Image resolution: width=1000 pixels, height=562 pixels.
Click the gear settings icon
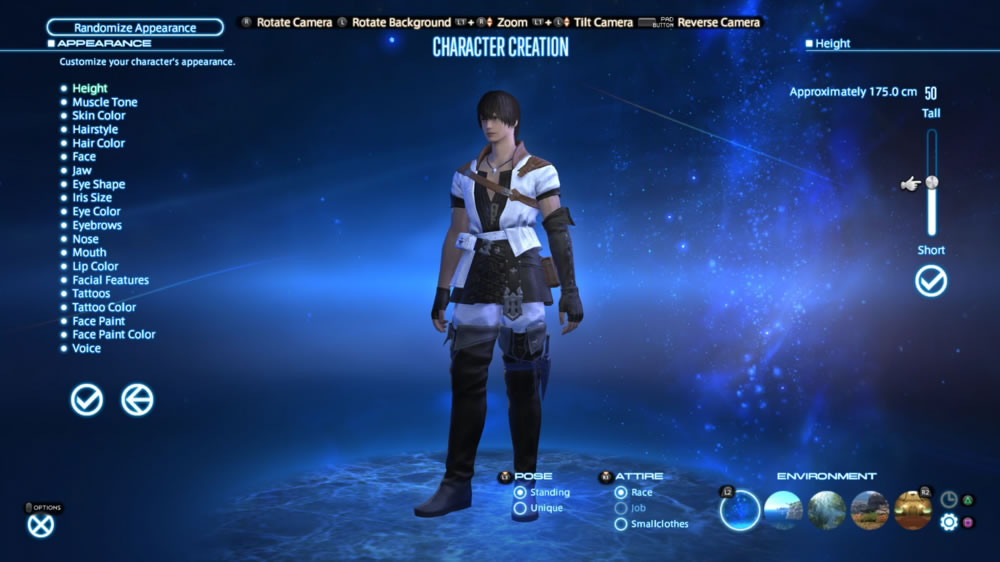[949, 522]
